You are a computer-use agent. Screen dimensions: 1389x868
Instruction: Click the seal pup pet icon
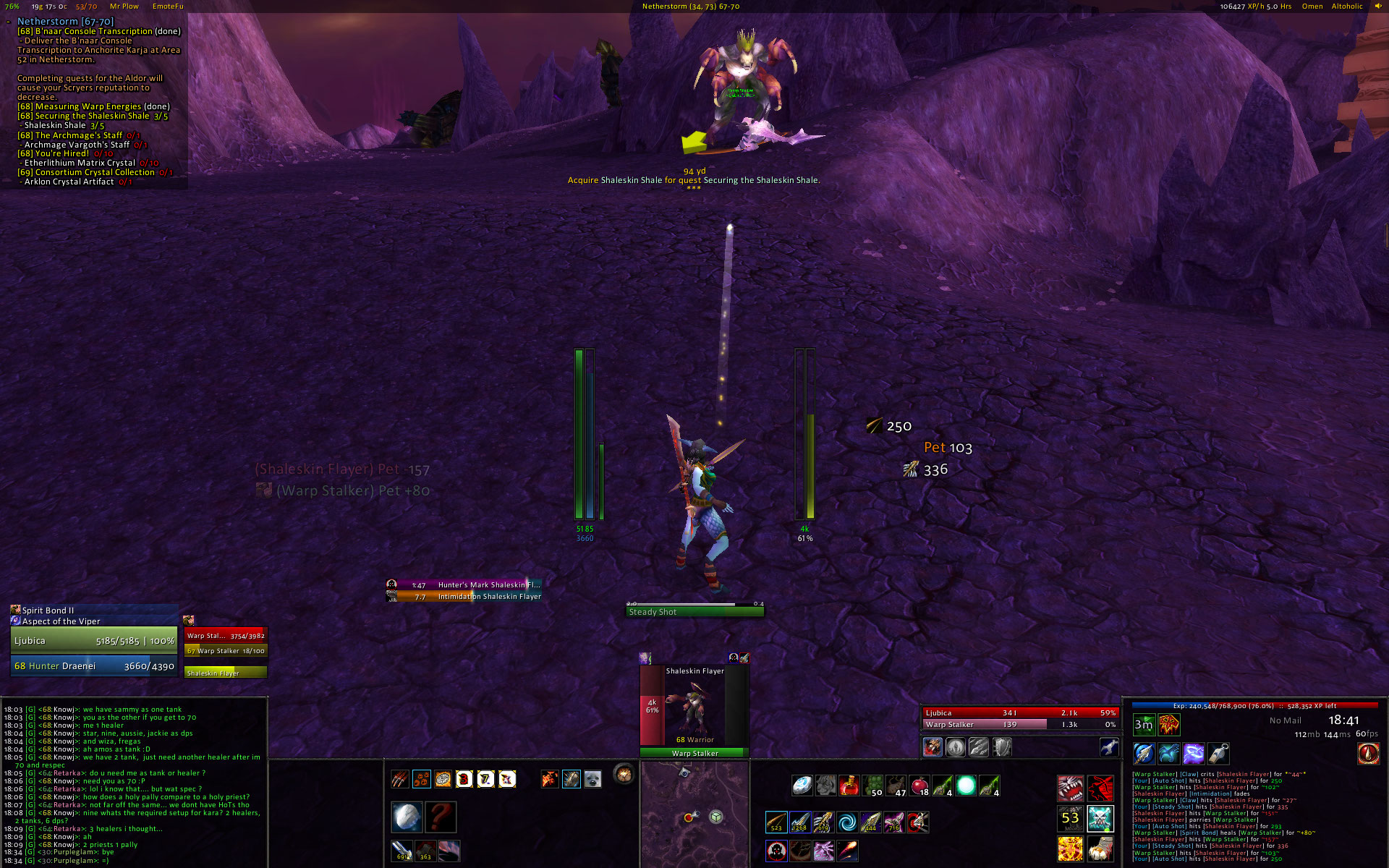[x=592, y=779]
